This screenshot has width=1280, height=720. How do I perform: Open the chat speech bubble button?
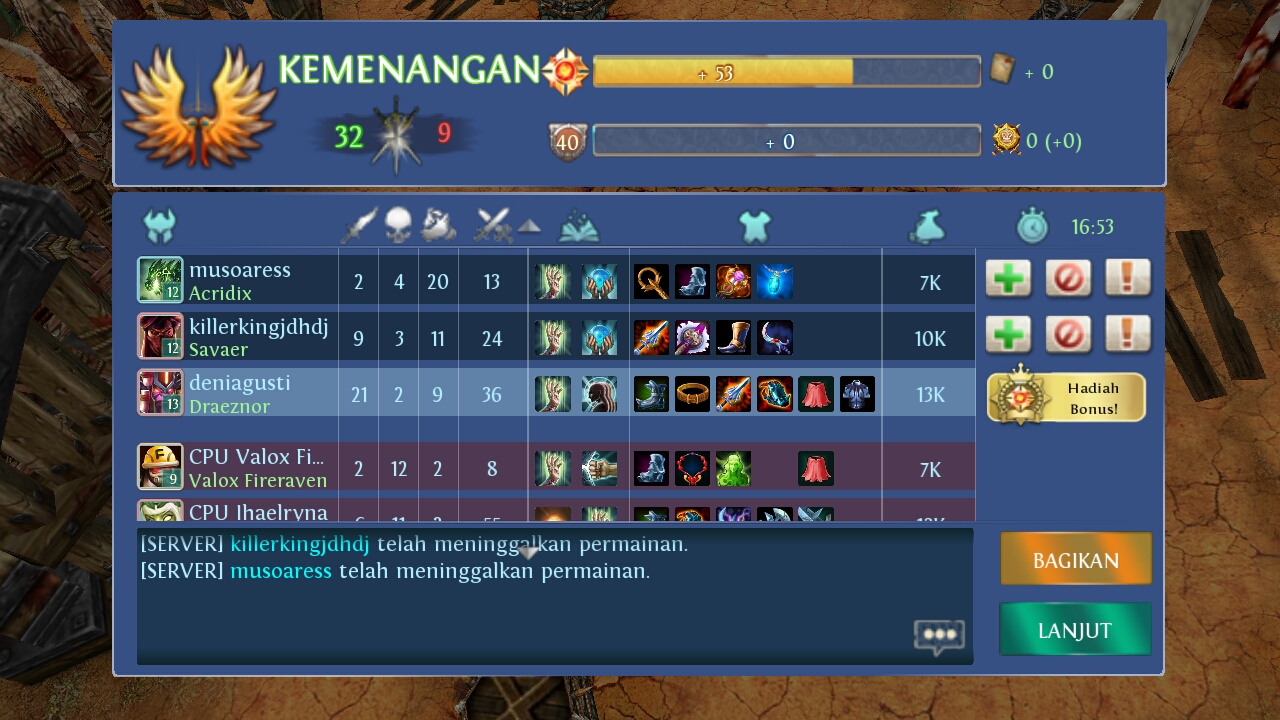[938, 636]
